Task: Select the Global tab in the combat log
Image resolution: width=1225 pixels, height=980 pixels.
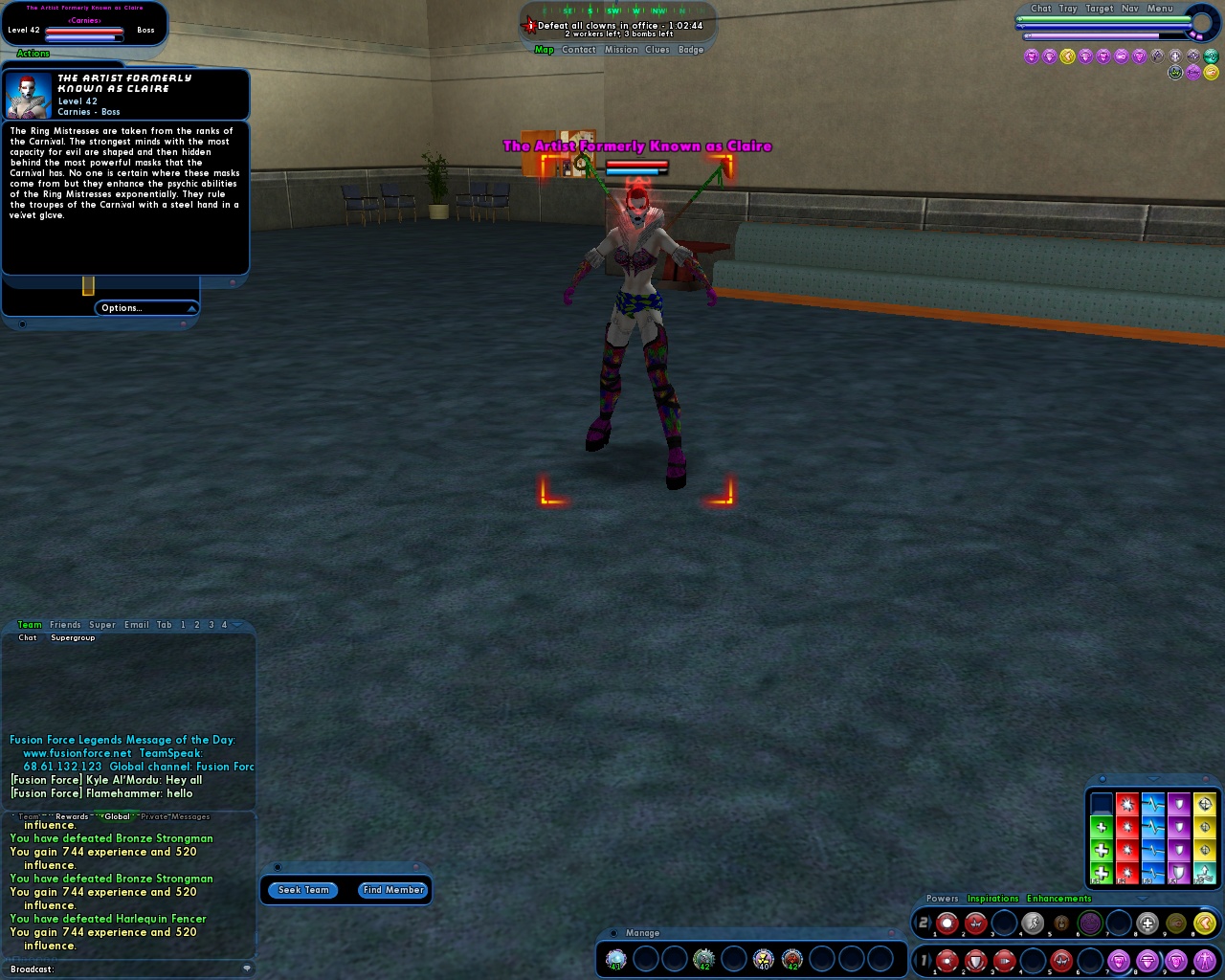Action: pyautogui.click(x=117, y=815)
